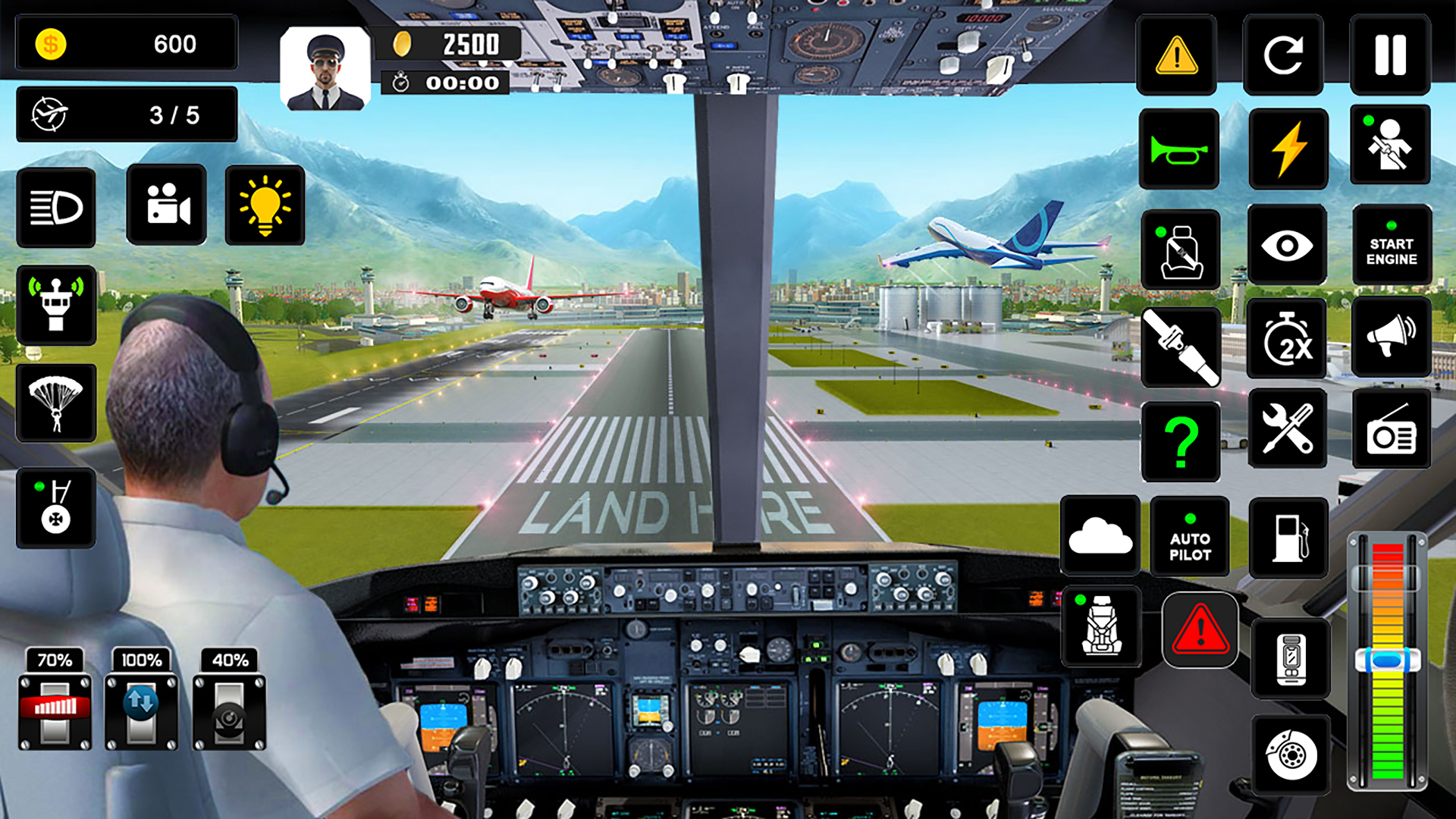Toggle the Start Engine button
Image resolution: width=1456 pixels, height=819 pixels.
click(1392, 247)
